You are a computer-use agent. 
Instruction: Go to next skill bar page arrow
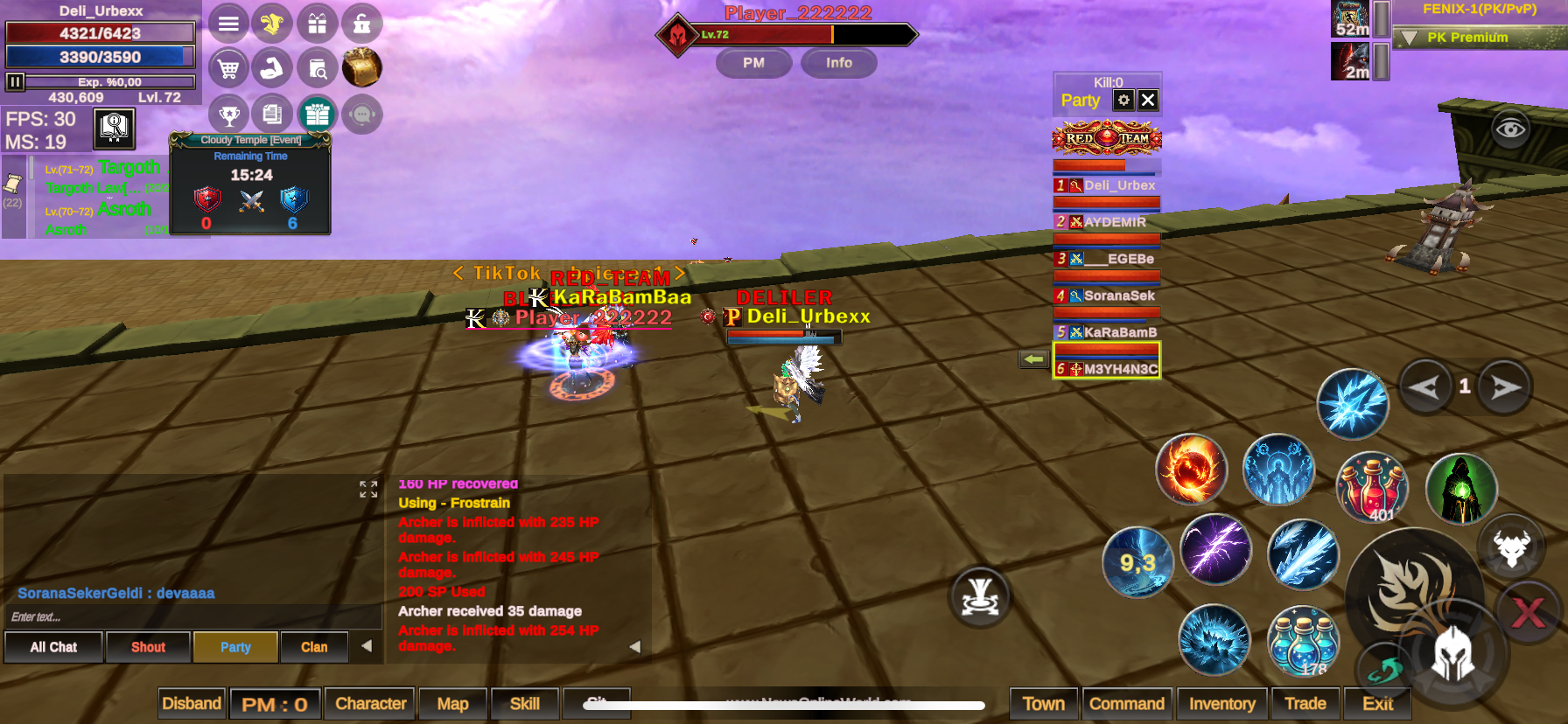[1505, 387]
